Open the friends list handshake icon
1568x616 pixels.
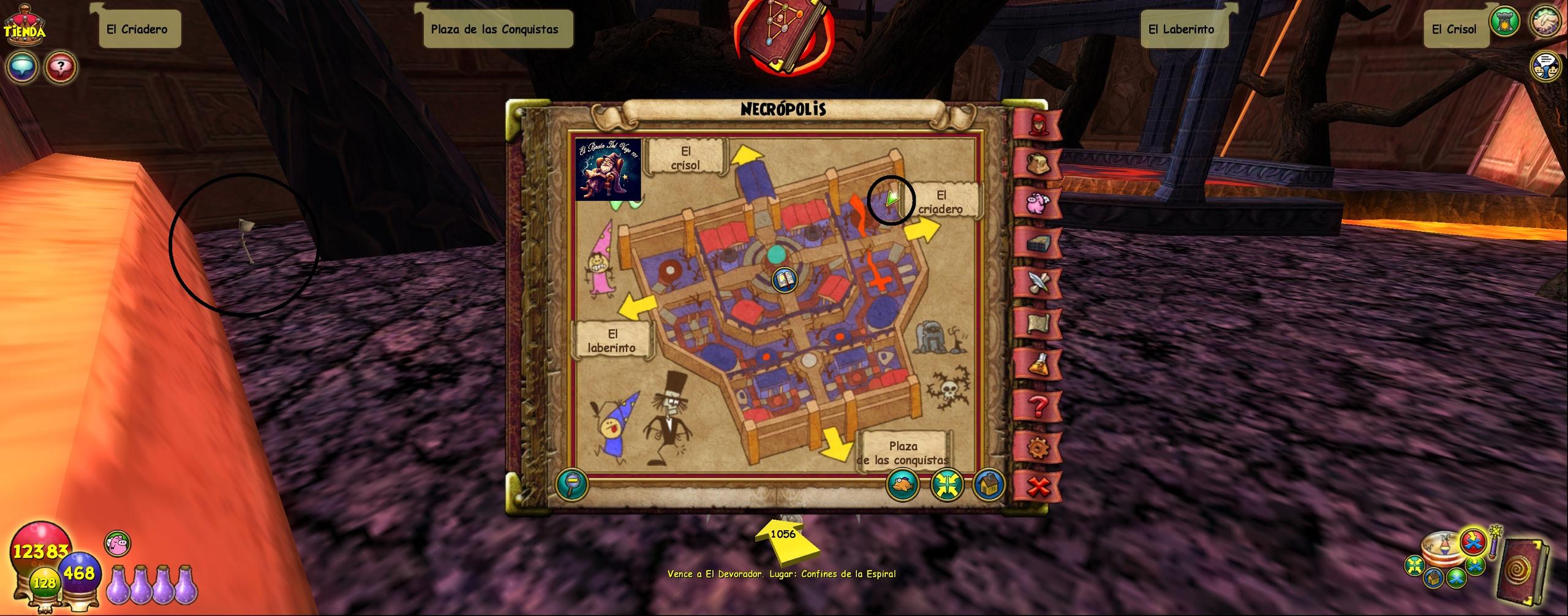[x=1545, y=22]
